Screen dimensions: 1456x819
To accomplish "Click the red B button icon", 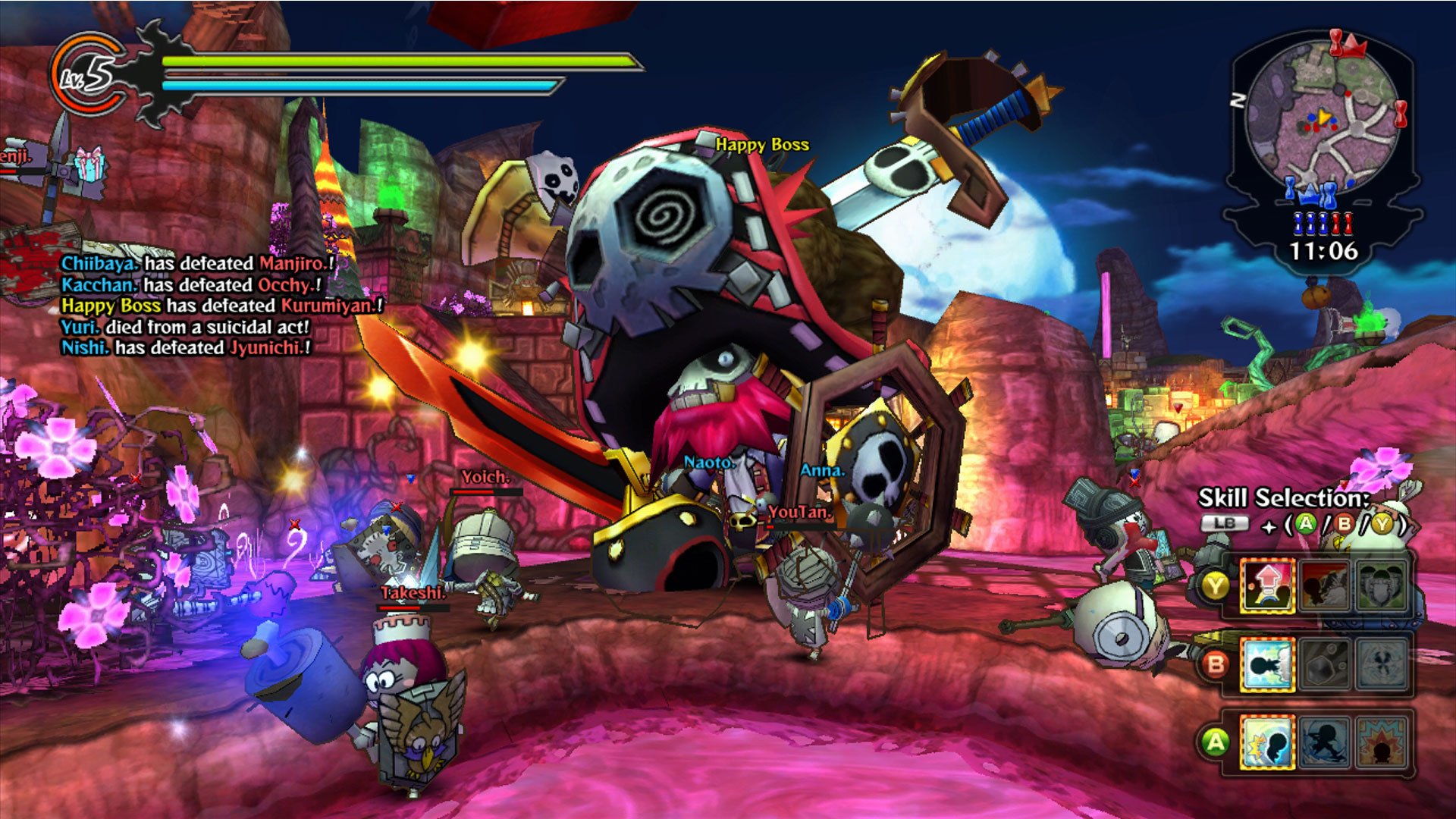I will [x=1345, y=523].
